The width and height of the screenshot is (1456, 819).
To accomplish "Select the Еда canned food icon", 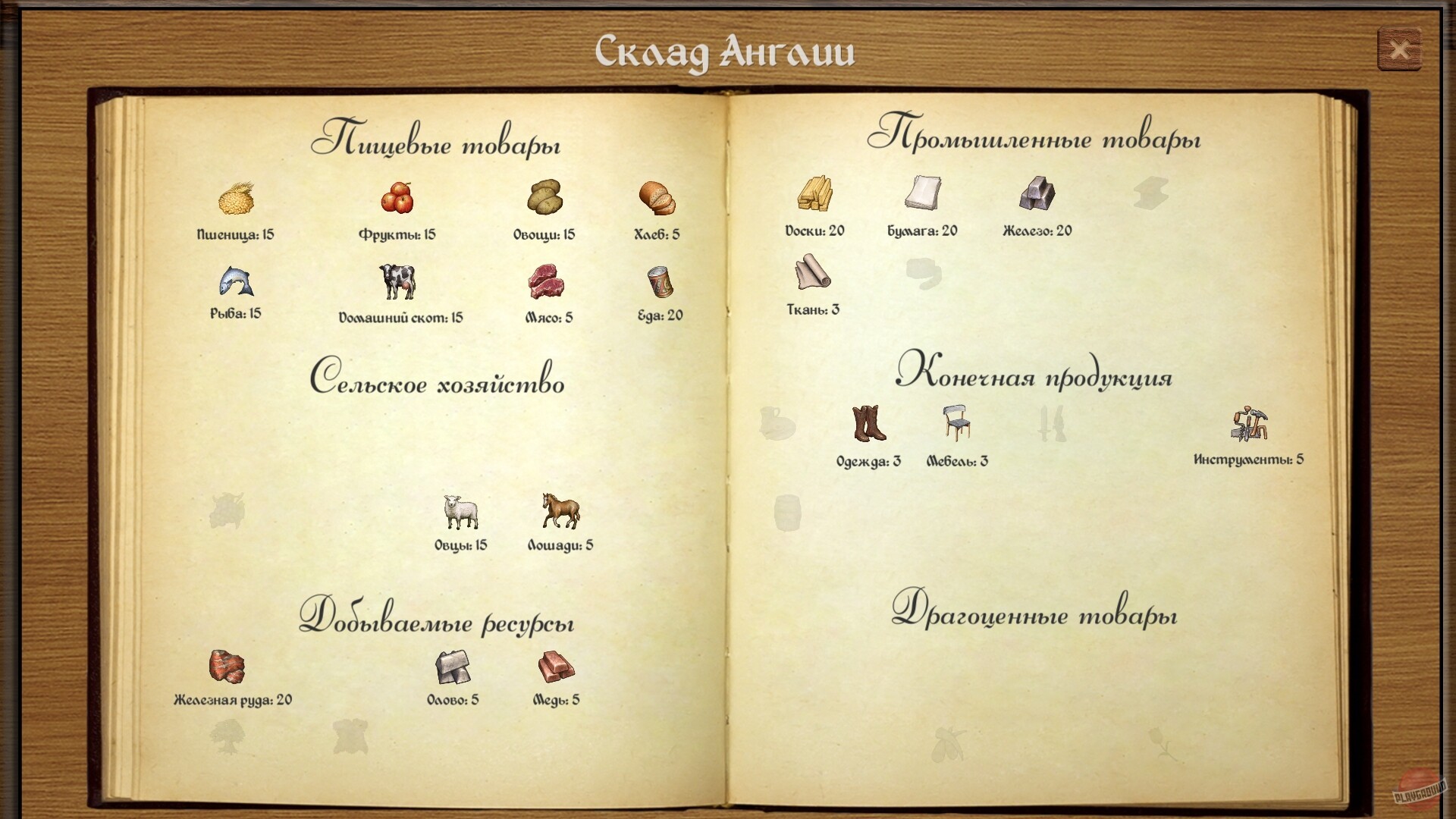I will tap(659, 284).
